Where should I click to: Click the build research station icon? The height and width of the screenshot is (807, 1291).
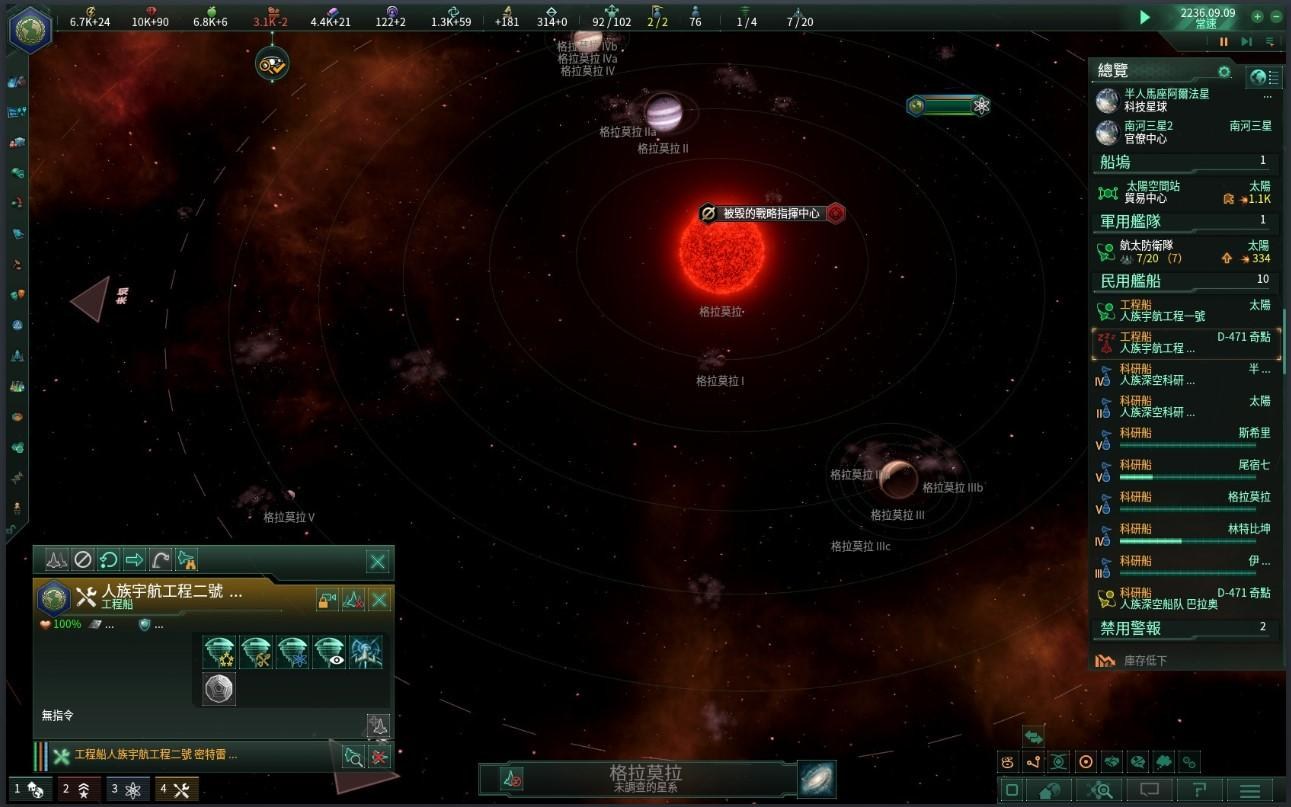[292, 652]
